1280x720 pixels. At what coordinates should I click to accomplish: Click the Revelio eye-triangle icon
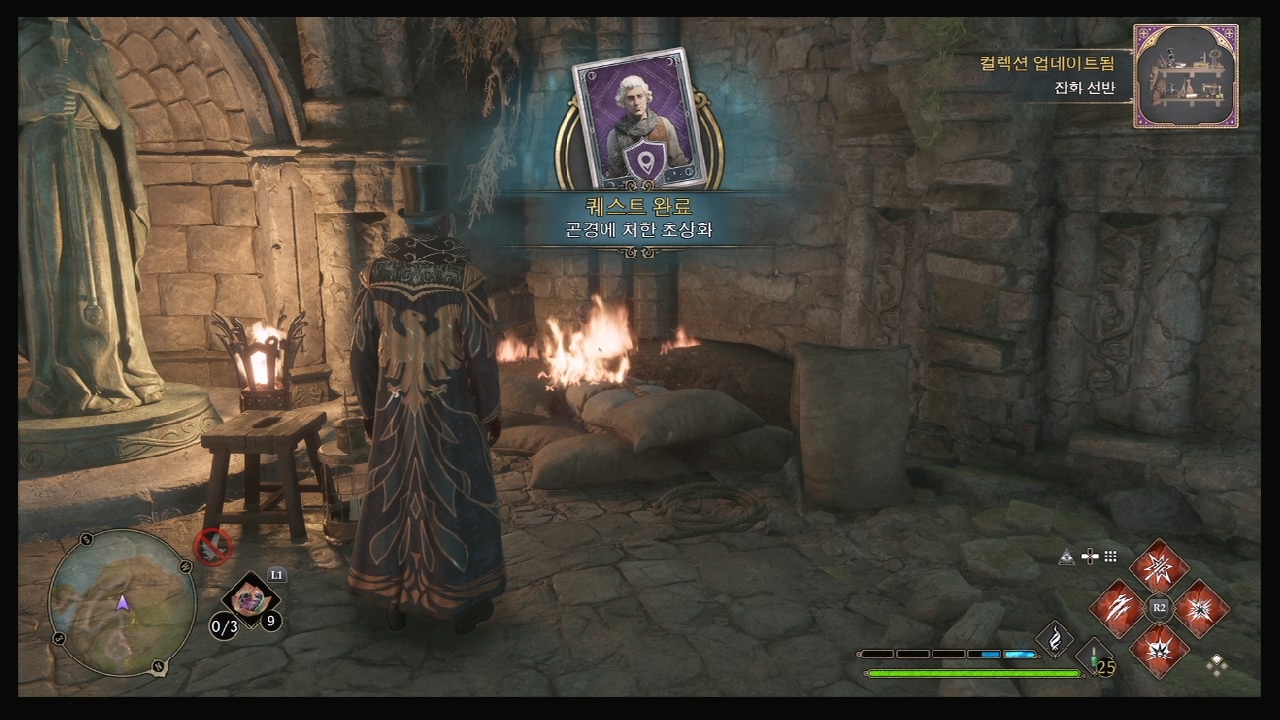click(x=1068, y=557)
